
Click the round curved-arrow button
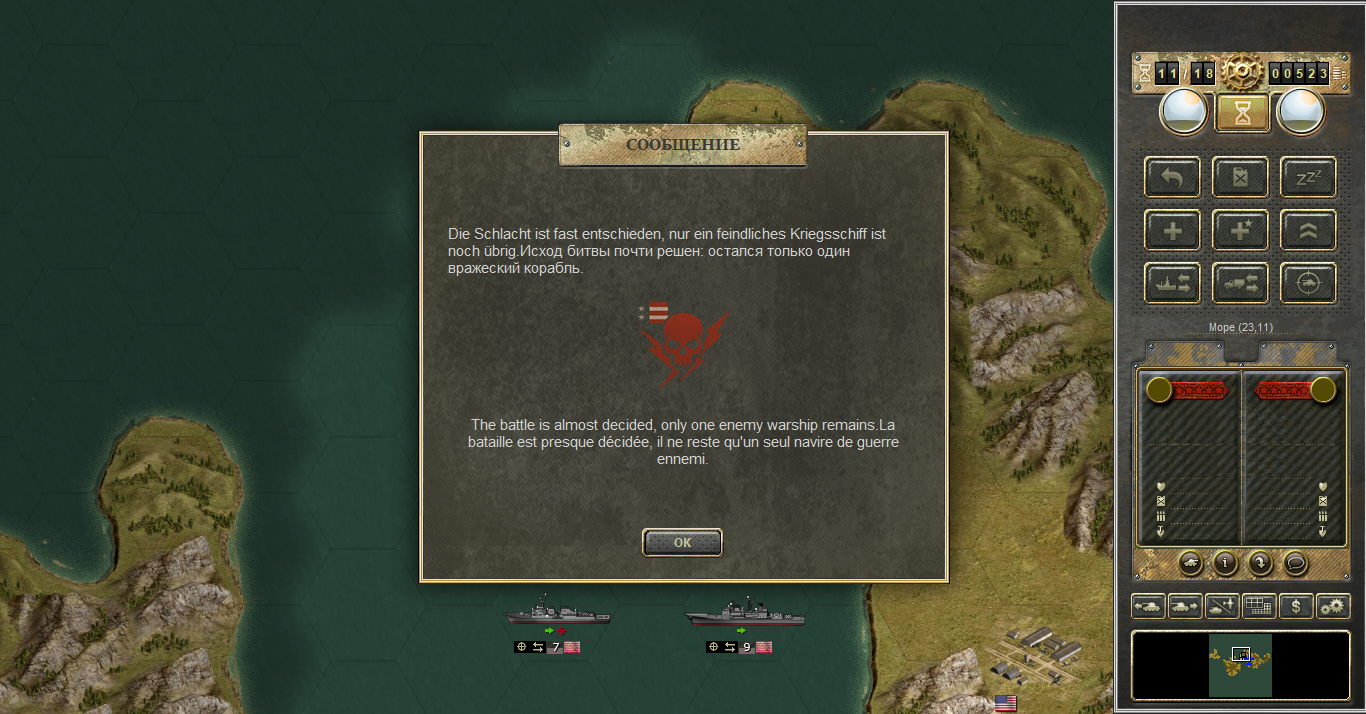(1261, 563)
